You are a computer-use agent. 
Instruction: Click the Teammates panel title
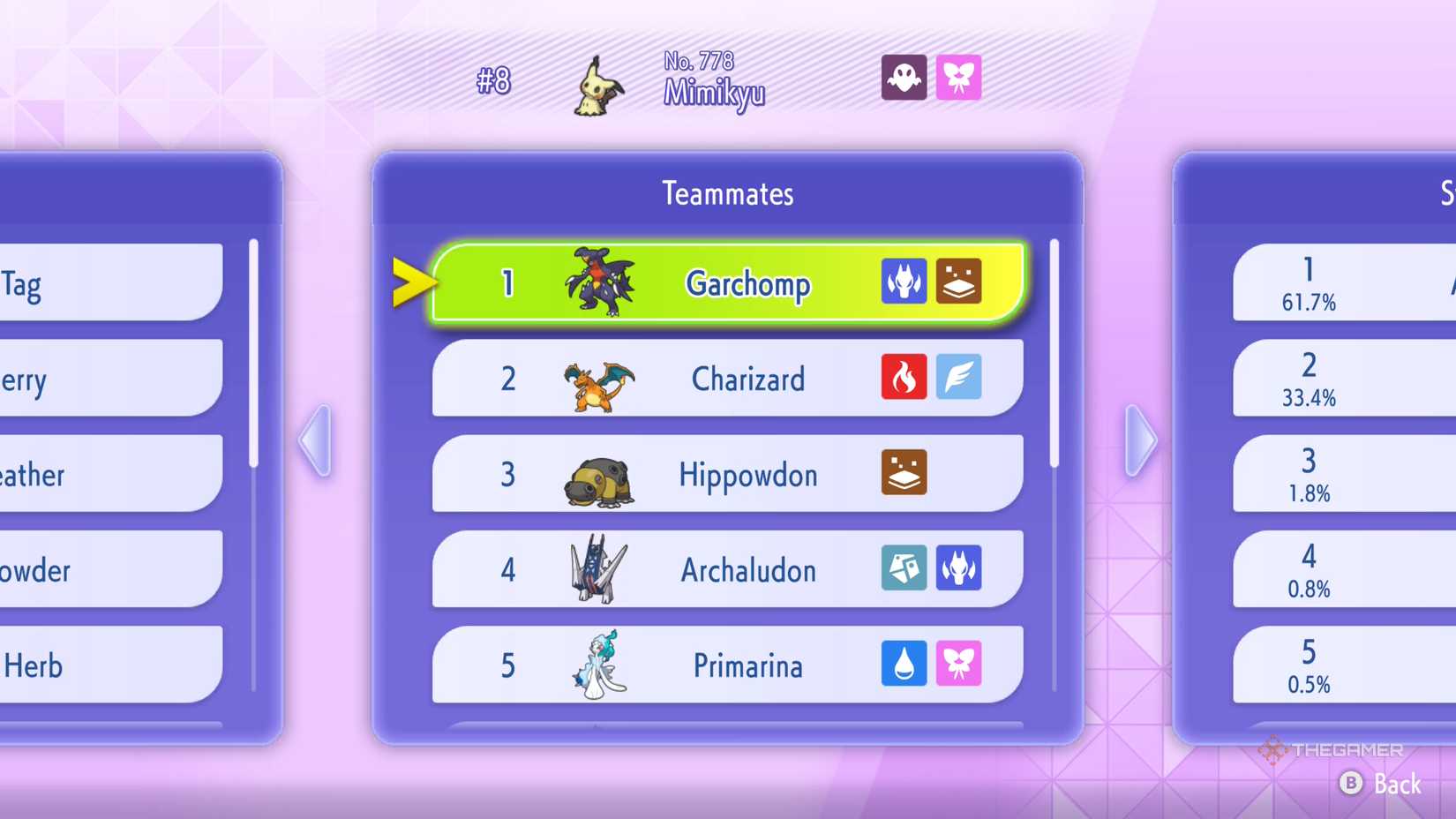coord(727,193)
